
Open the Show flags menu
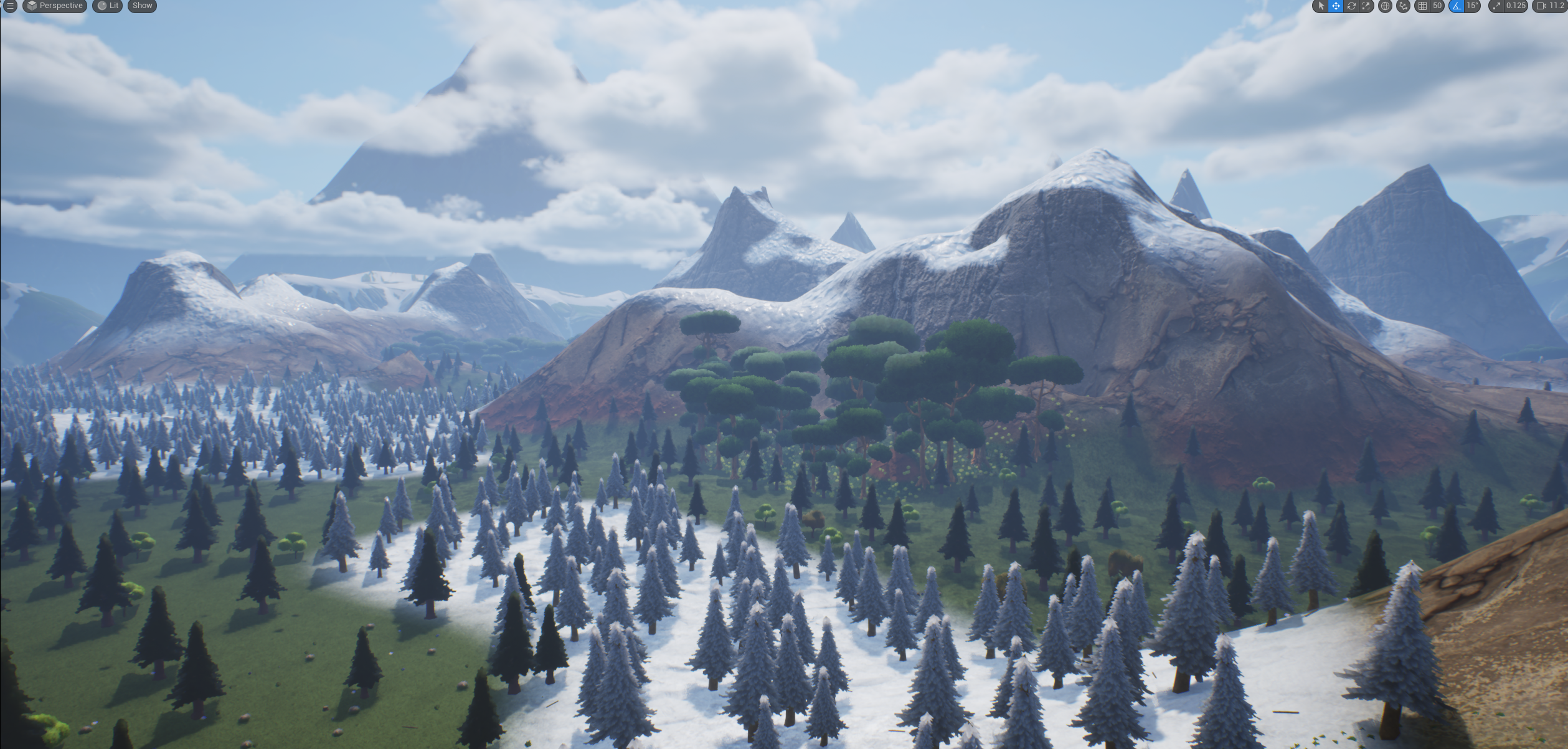tap(141, 6)
